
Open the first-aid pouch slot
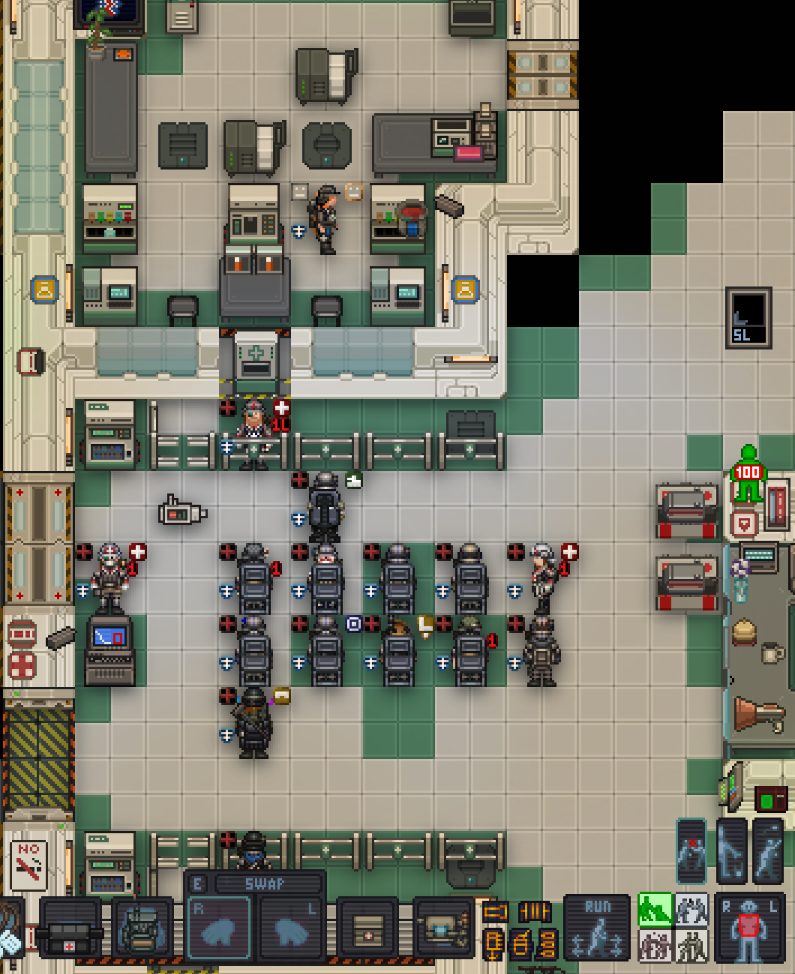click(x=367, y=927)
